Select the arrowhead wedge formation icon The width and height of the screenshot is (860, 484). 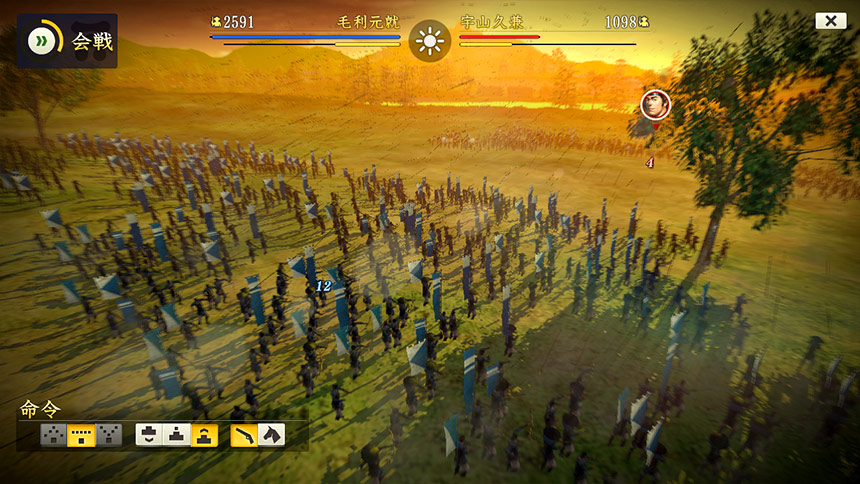click(53, 434)
